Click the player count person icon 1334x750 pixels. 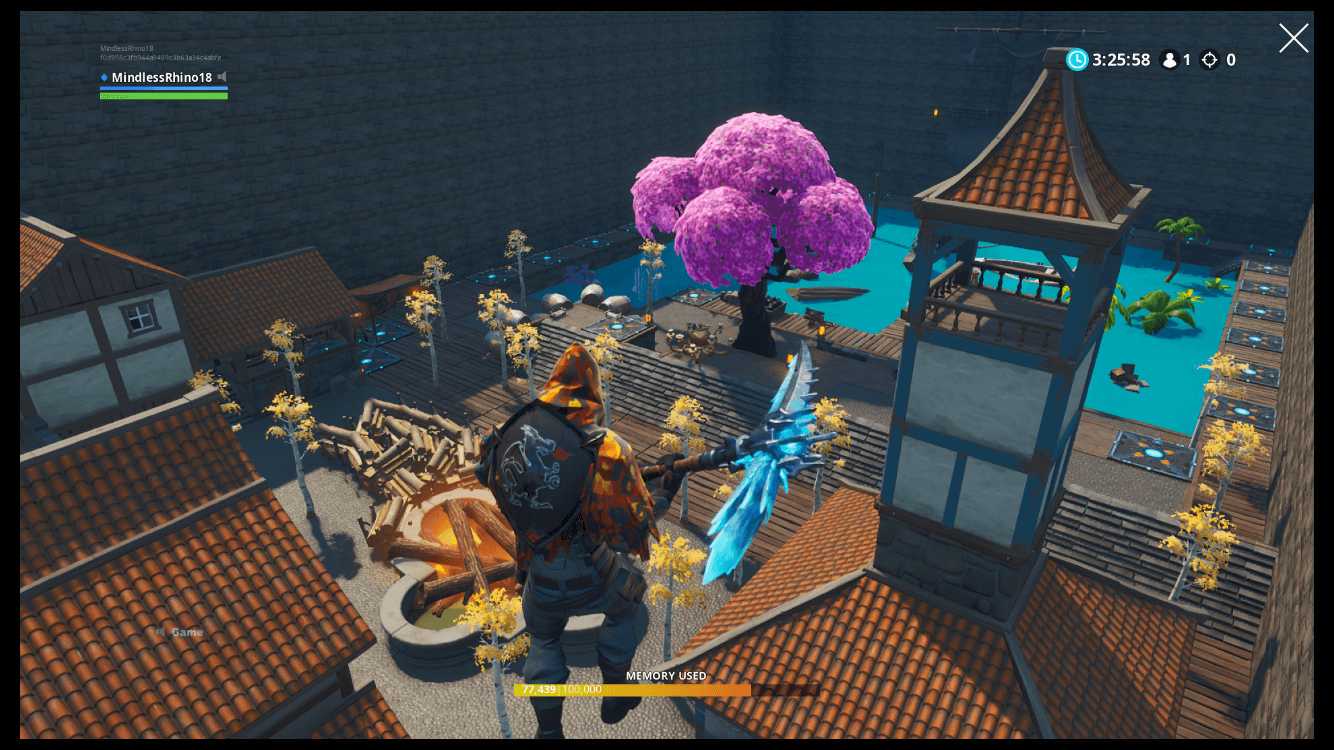[1168, 59]
